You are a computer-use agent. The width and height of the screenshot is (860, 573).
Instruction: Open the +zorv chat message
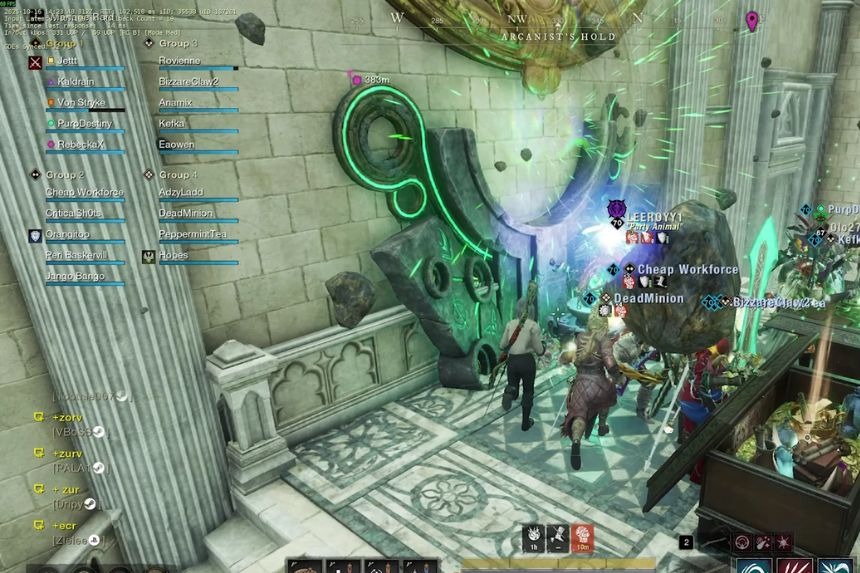coord(68,417)
